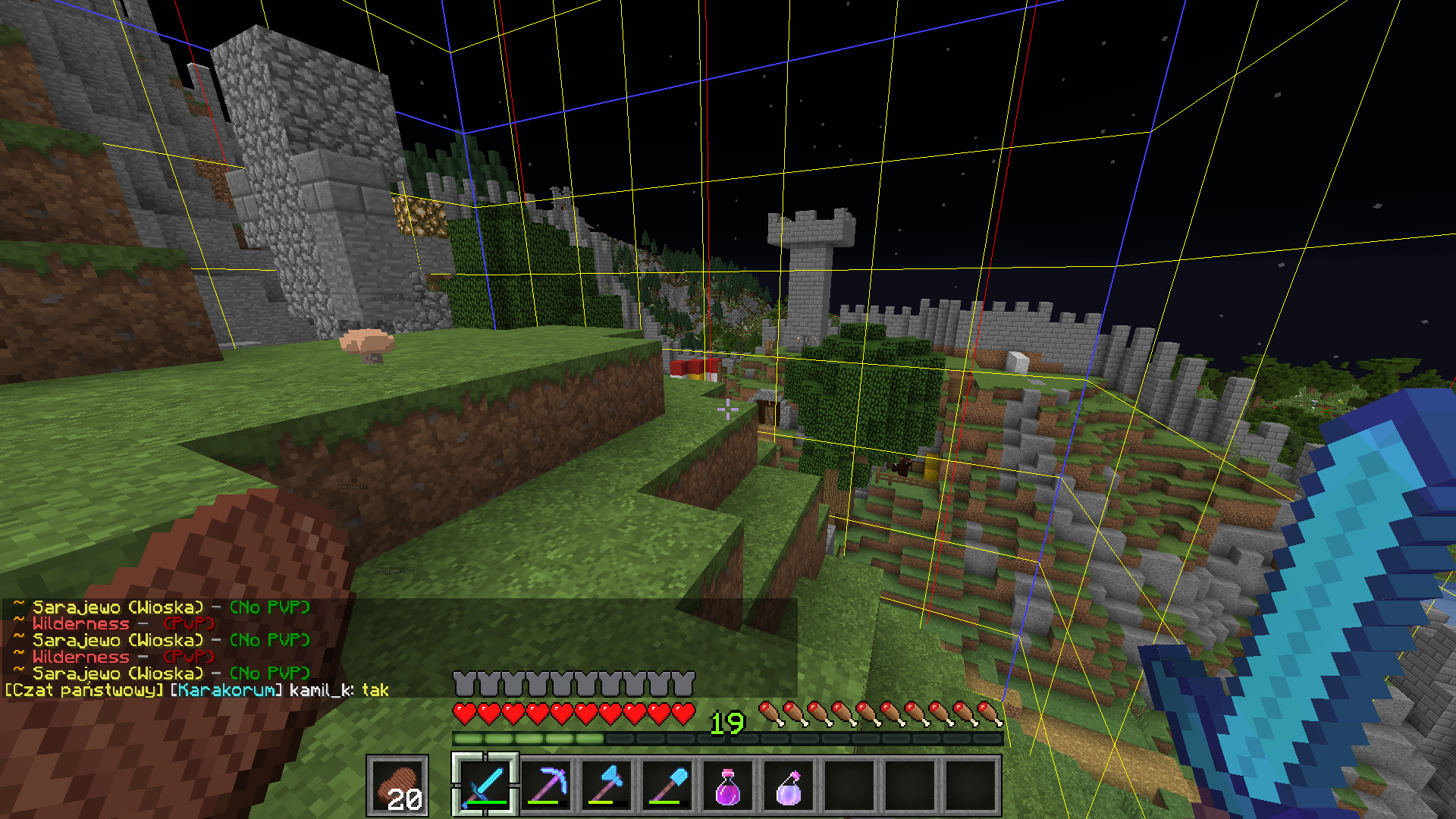Switch to the diamond pickaxe slot

546,786
